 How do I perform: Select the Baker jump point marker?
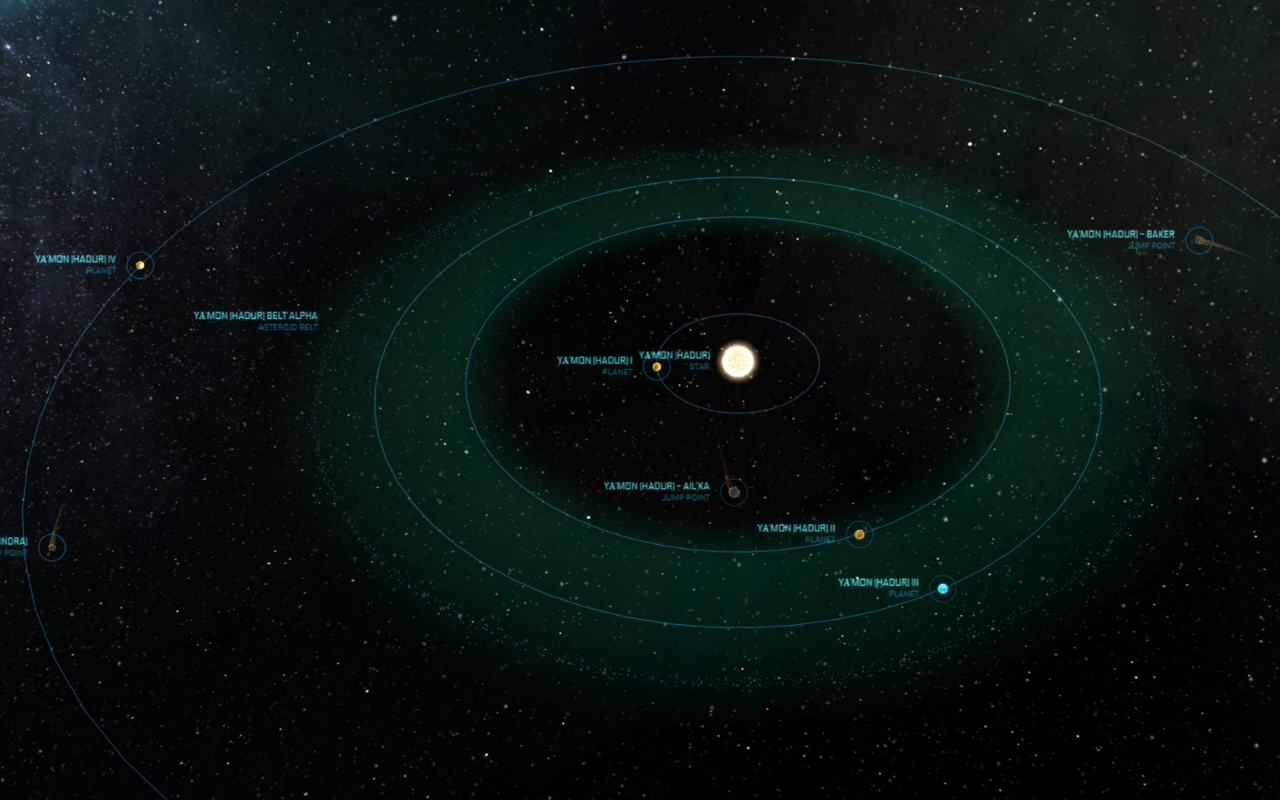[x=1198, y=240]
